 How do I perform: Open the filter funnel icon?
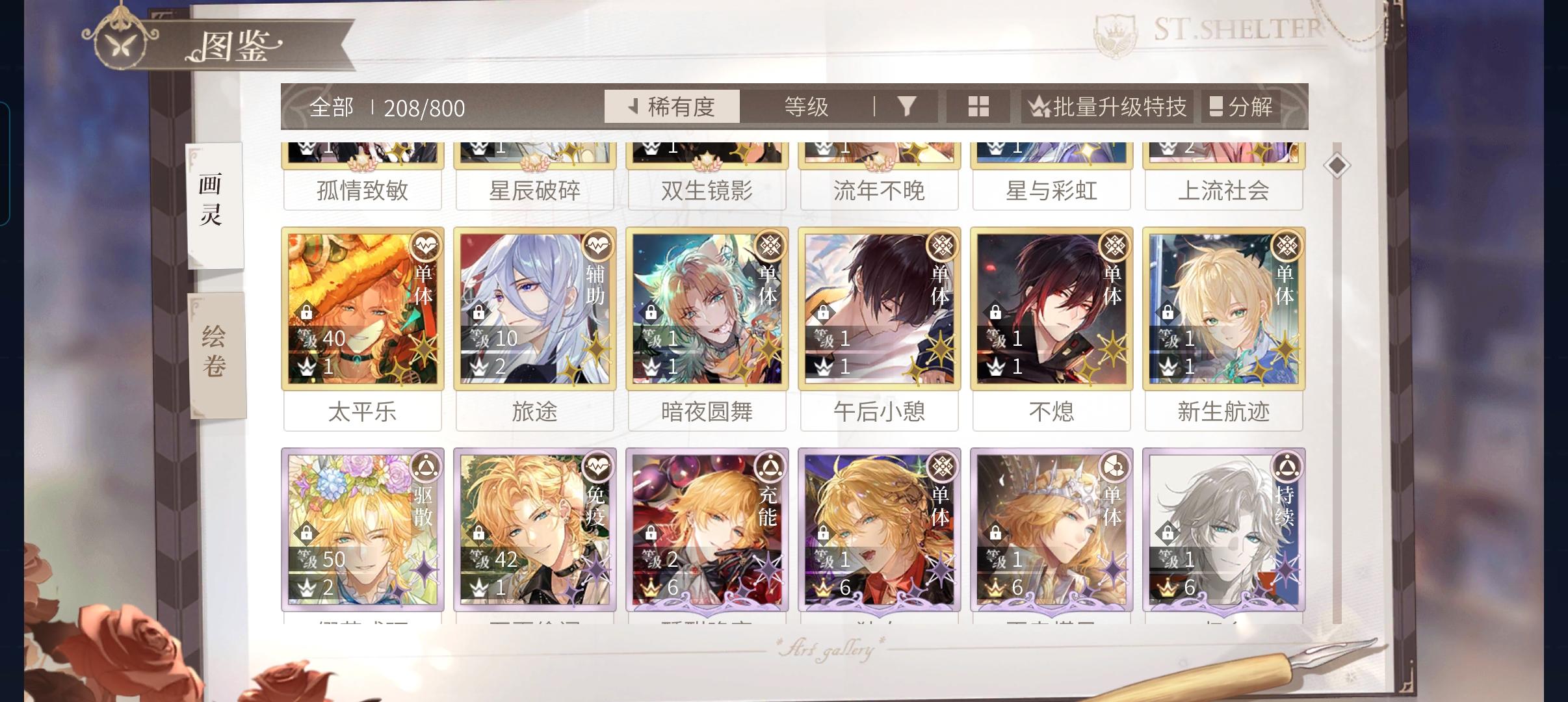click(909, 106)
